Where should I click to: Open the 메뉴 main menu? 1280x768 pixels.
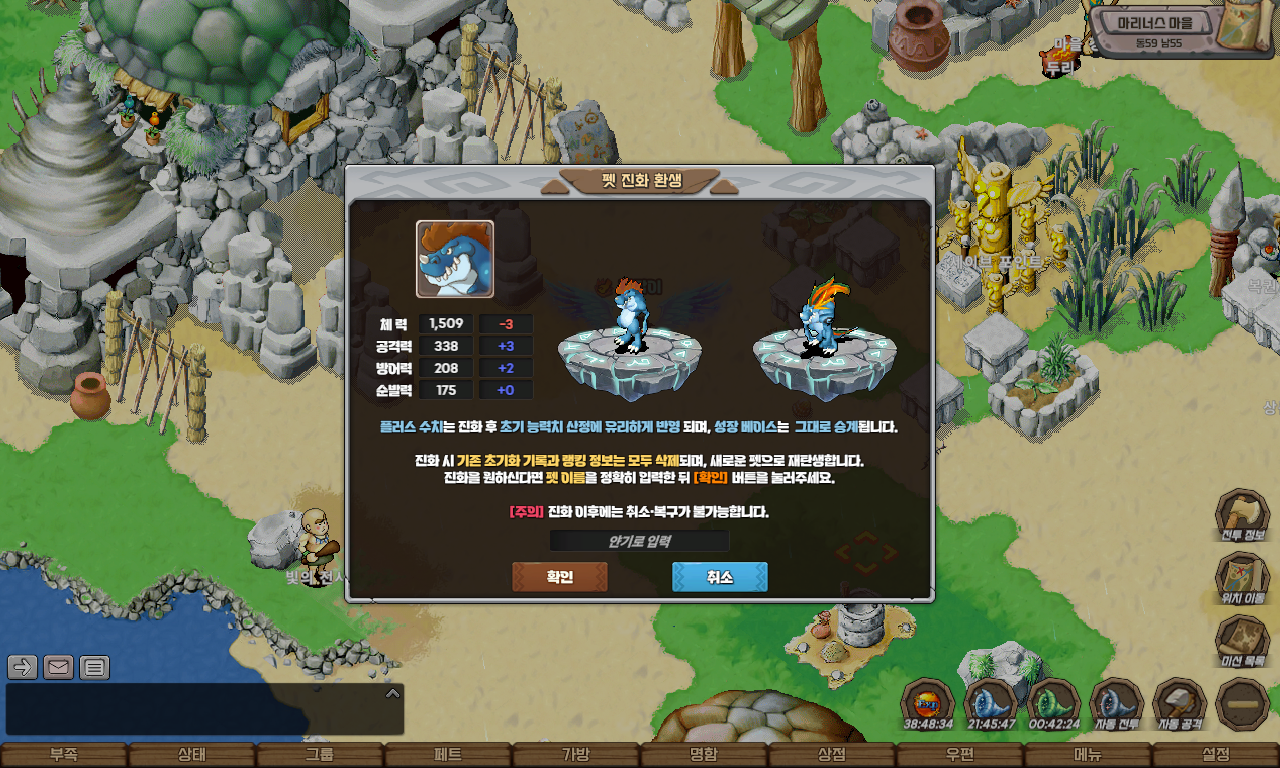pos(1088,755)
